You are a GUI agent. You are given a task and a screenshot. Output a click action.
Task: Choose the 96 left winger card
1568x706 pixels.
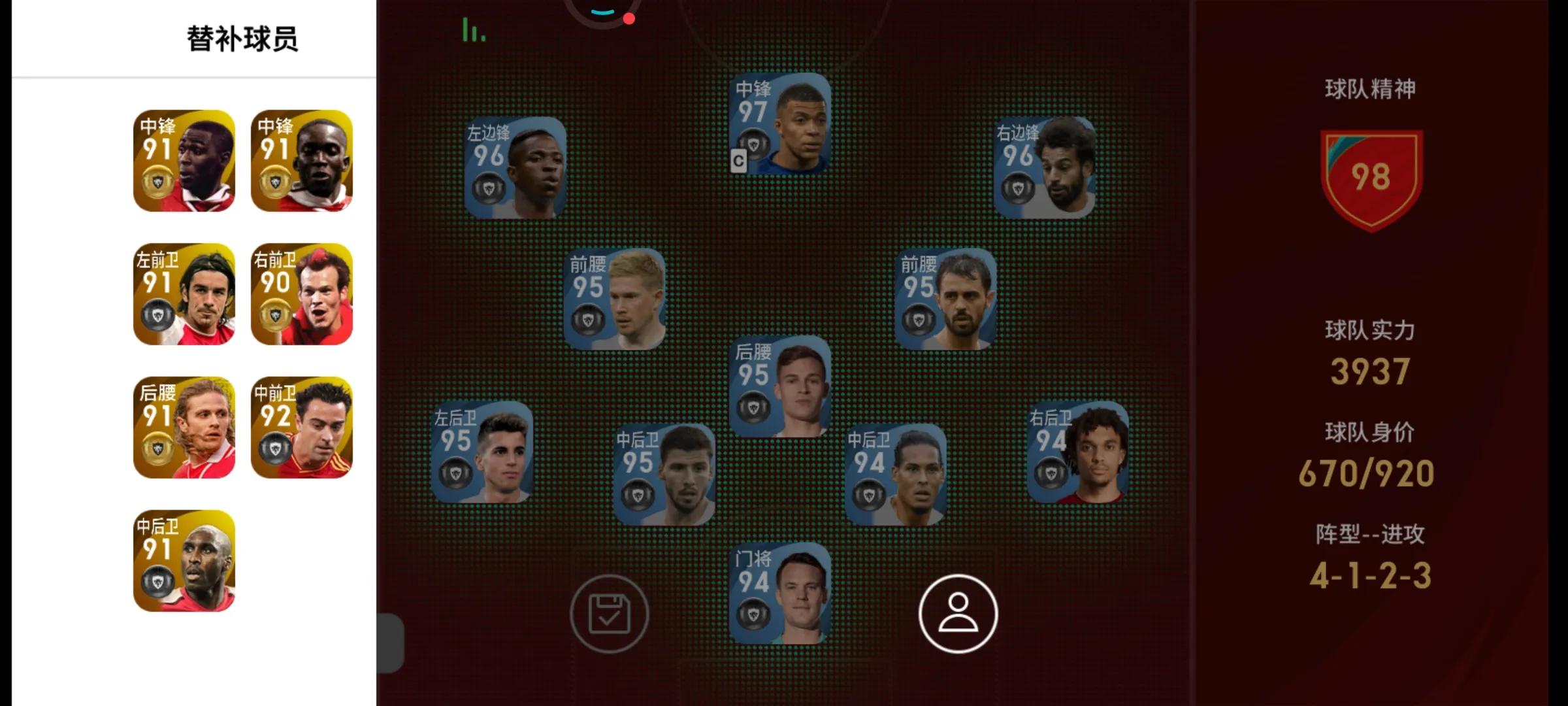coord(515,167)
